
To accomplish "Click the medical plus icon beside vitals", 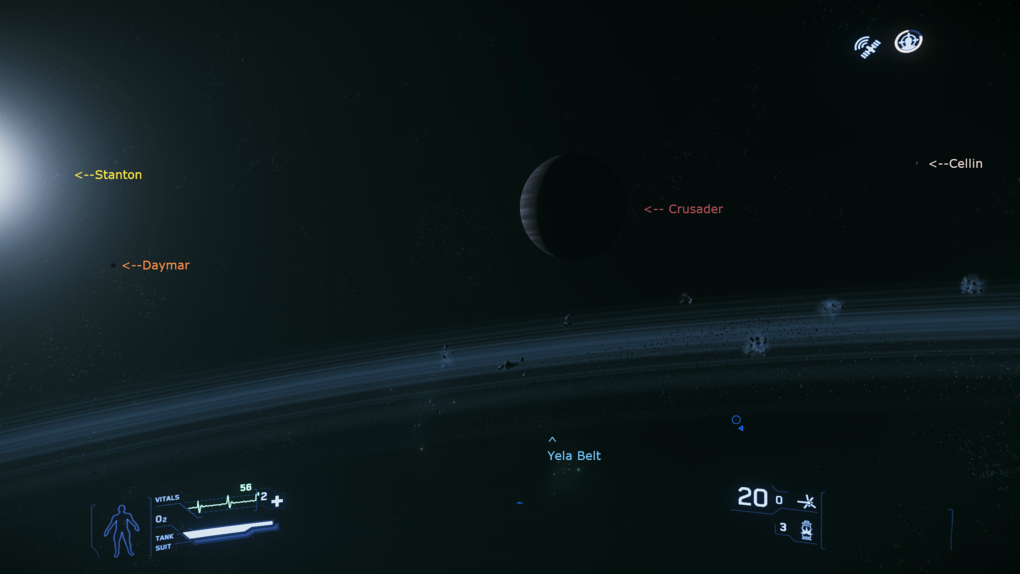I will 277,501.
